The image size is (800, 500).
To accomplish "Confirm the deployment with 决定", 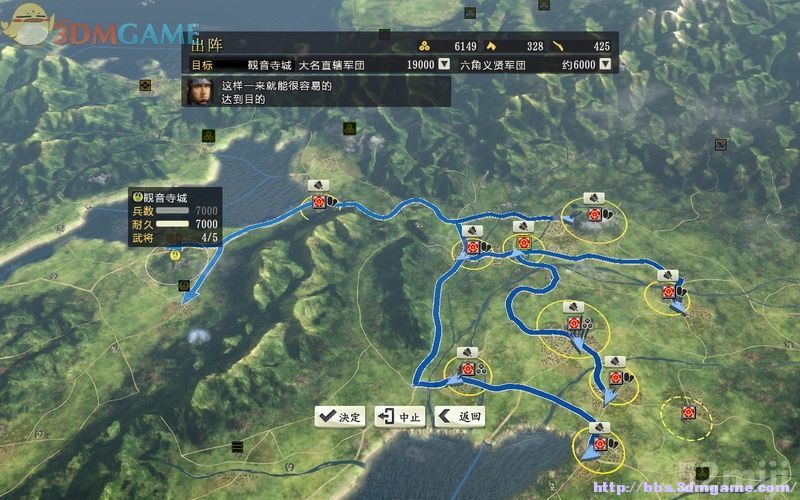I will pyautogui.click(x=341, y=416).
